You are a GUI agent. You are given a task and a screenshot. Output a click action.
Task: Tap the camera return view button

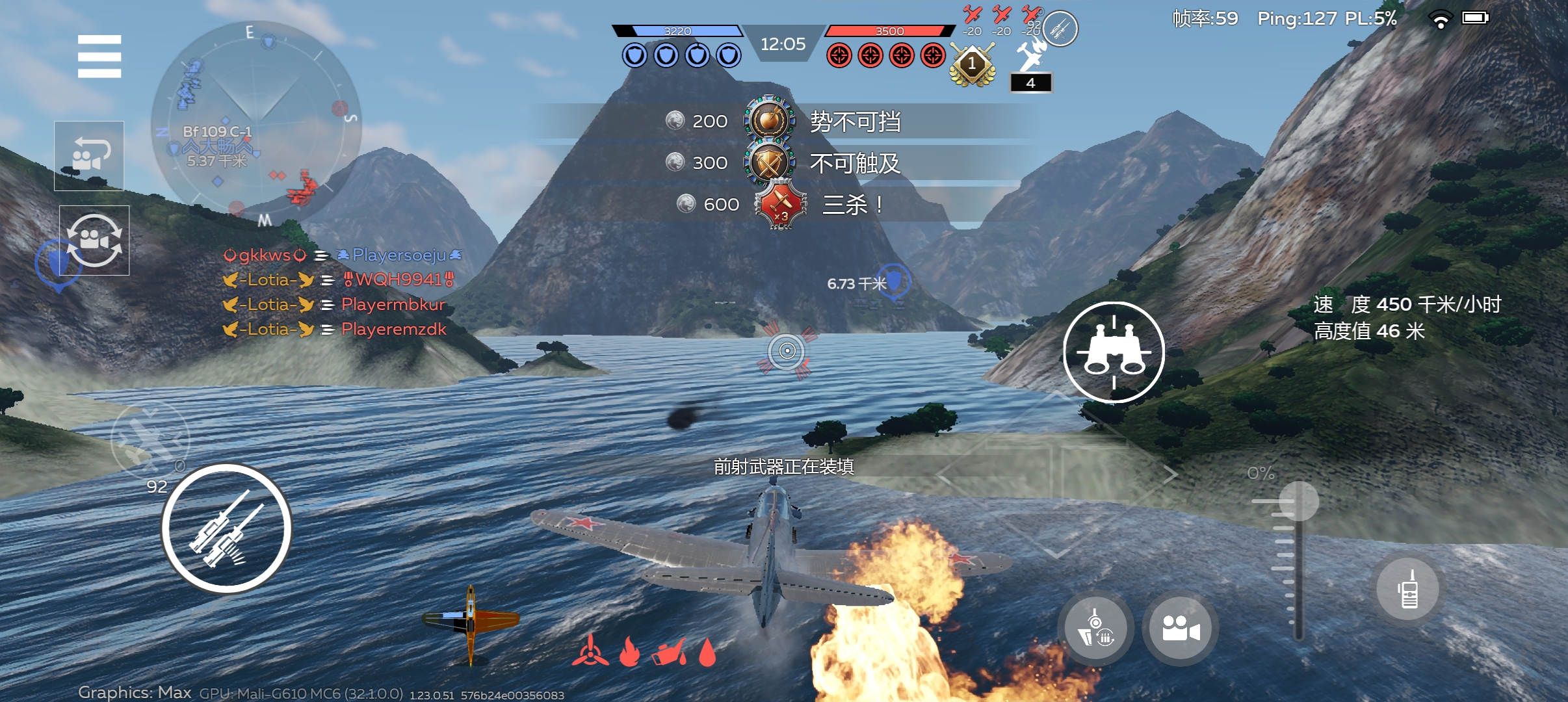click(89, 156)
